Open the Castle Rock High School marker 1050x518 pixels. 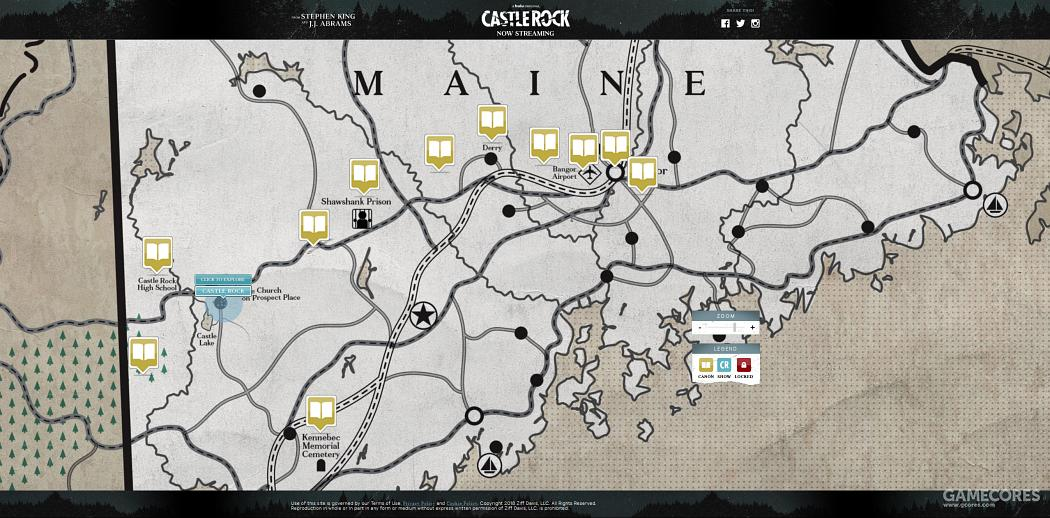pos(157,253)
